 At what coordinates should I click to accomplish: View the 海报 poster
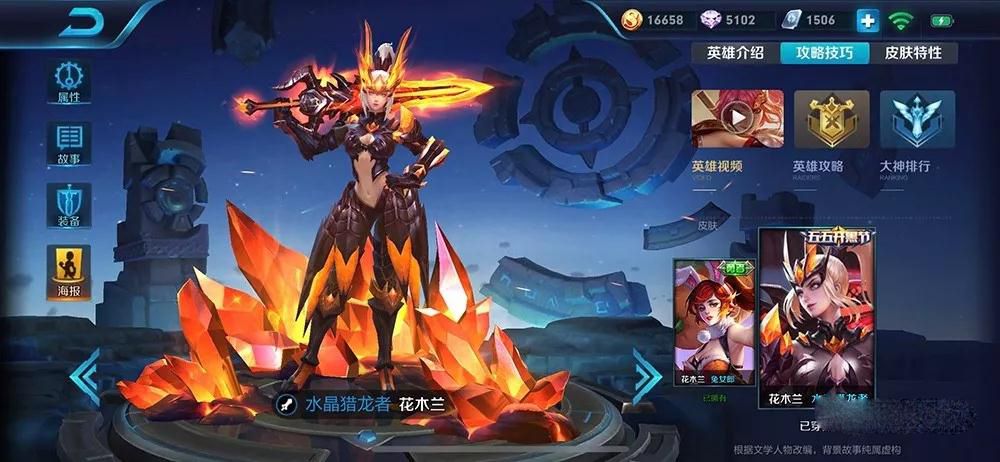point(68,268)
